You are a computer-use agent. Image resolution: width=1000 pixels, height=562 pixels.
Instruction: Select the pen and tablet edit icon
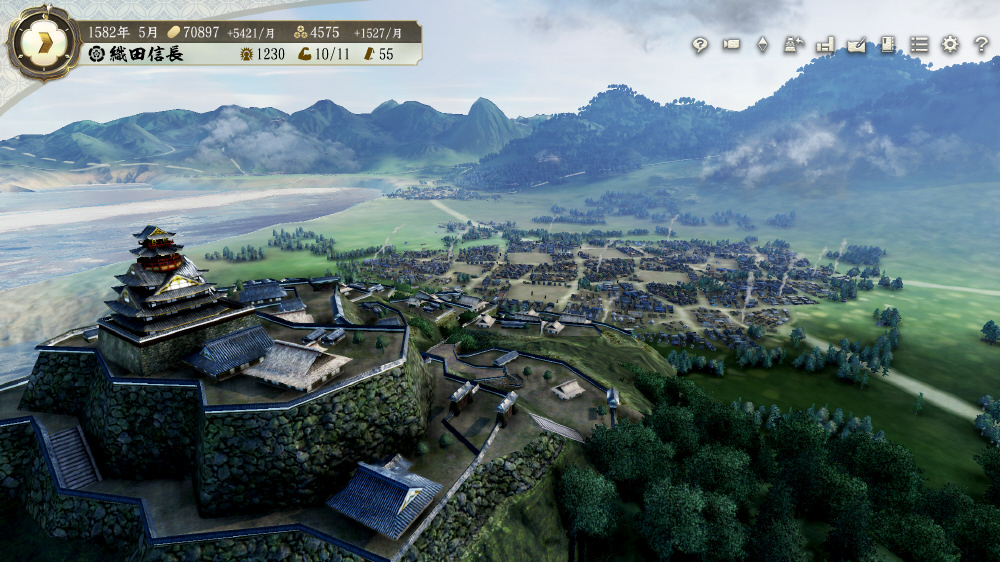coord(856,45)
